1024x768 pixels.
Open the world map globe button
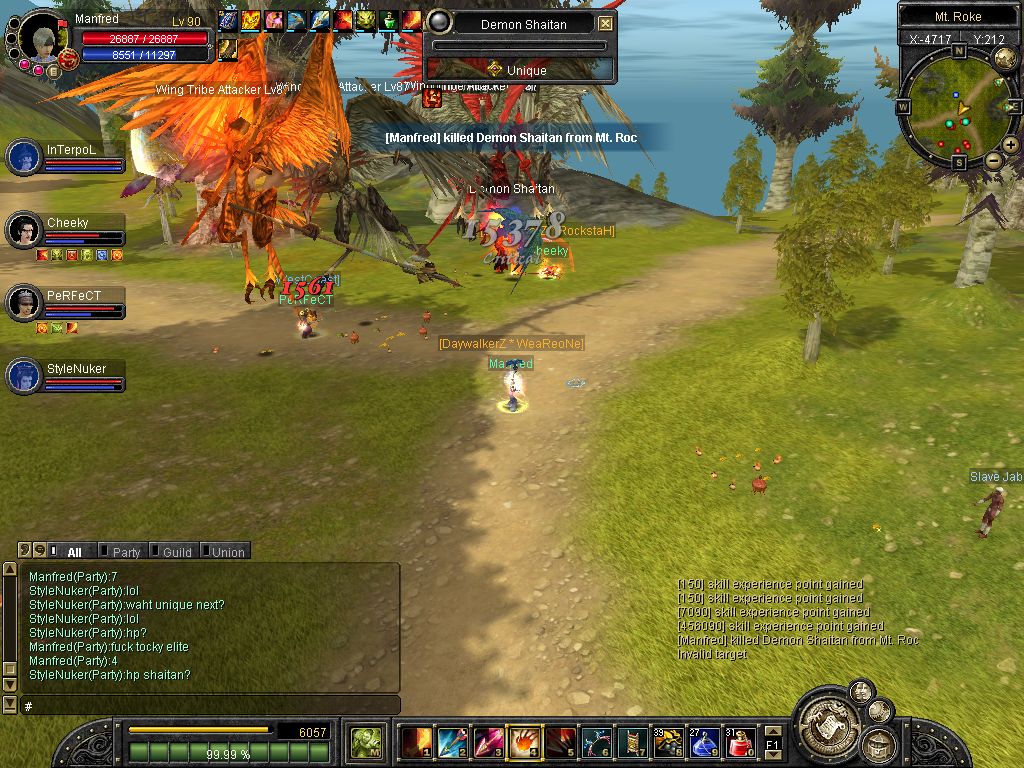[x=1005, y=60]
